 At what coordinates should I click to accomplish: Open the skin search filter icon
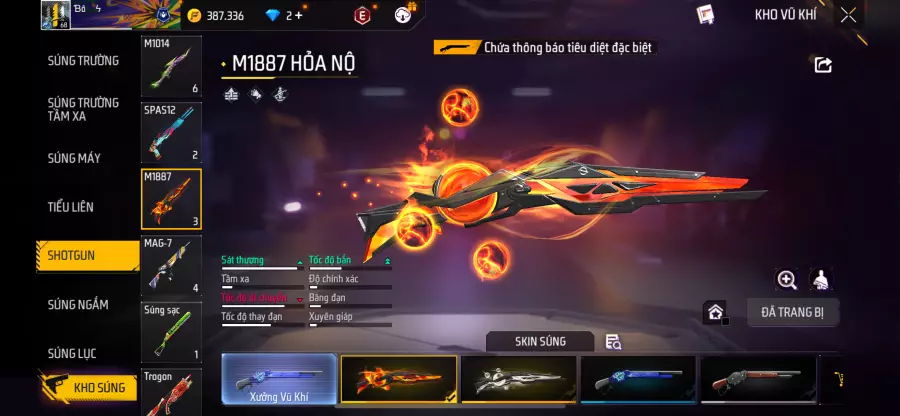613,342
